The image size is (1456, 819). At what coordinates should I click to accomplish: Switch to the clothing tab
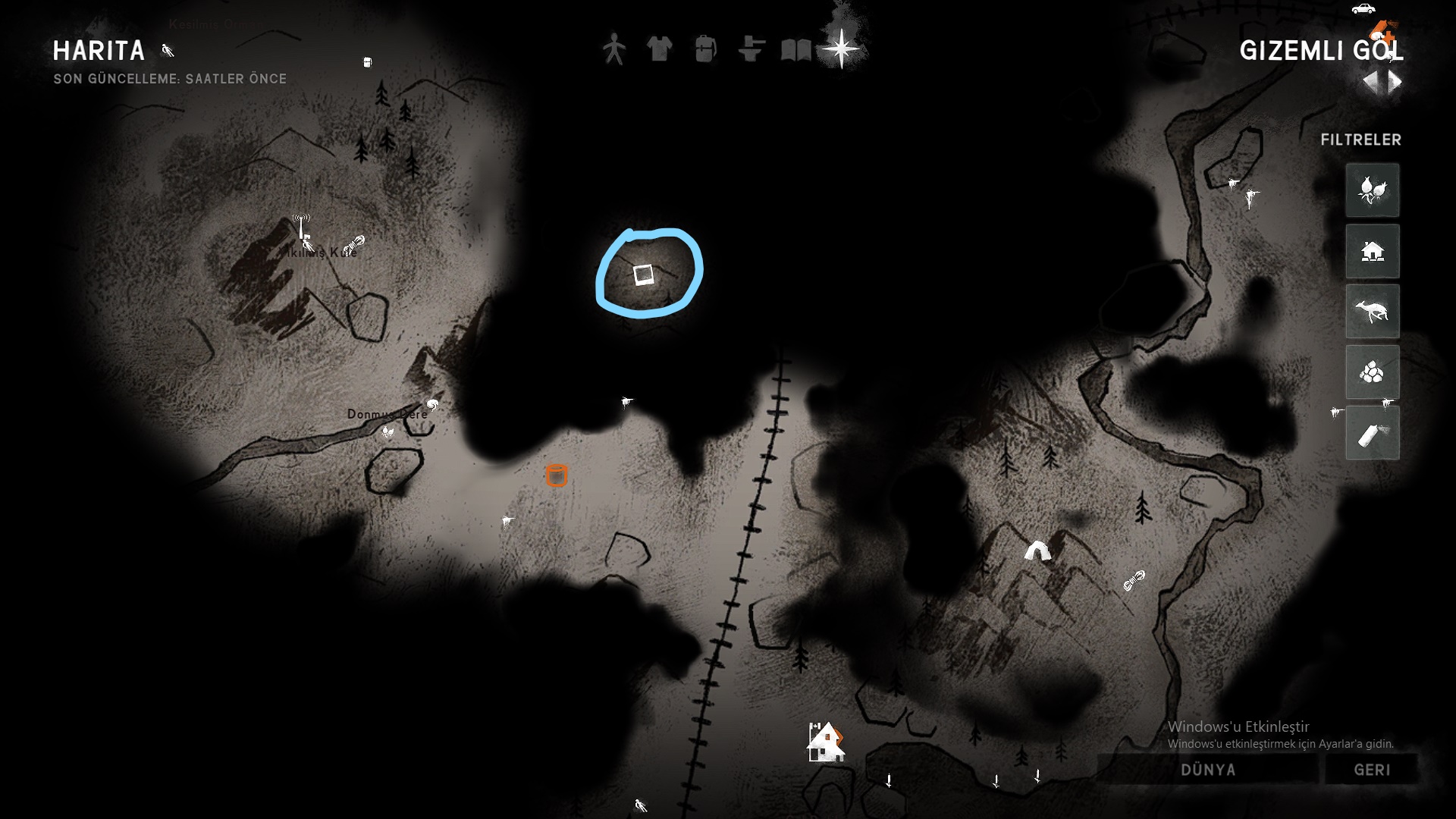click(x=660, y=49)
